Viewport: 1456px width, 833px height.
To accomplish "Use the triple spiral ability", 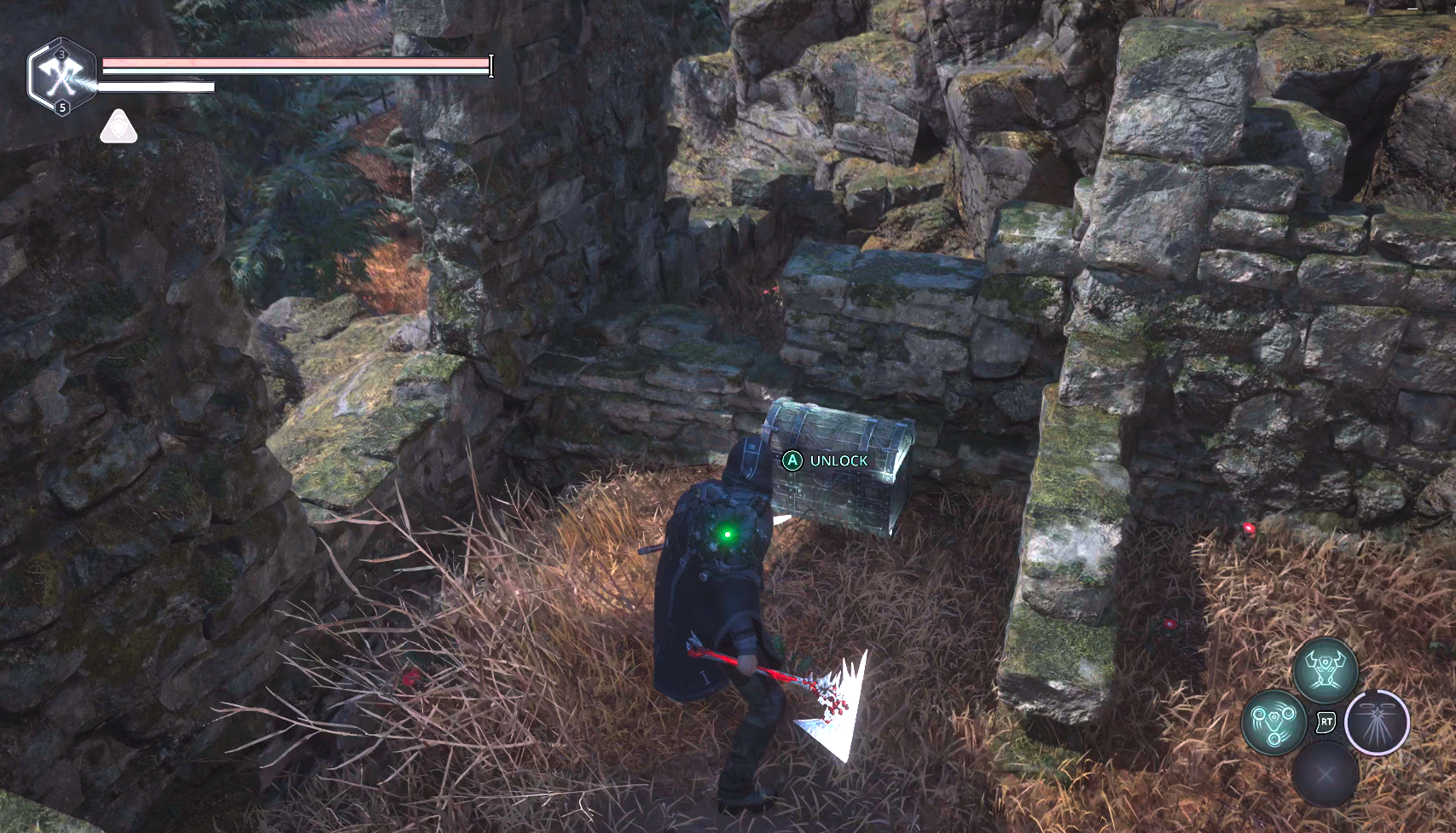I will pos(1274,722).
